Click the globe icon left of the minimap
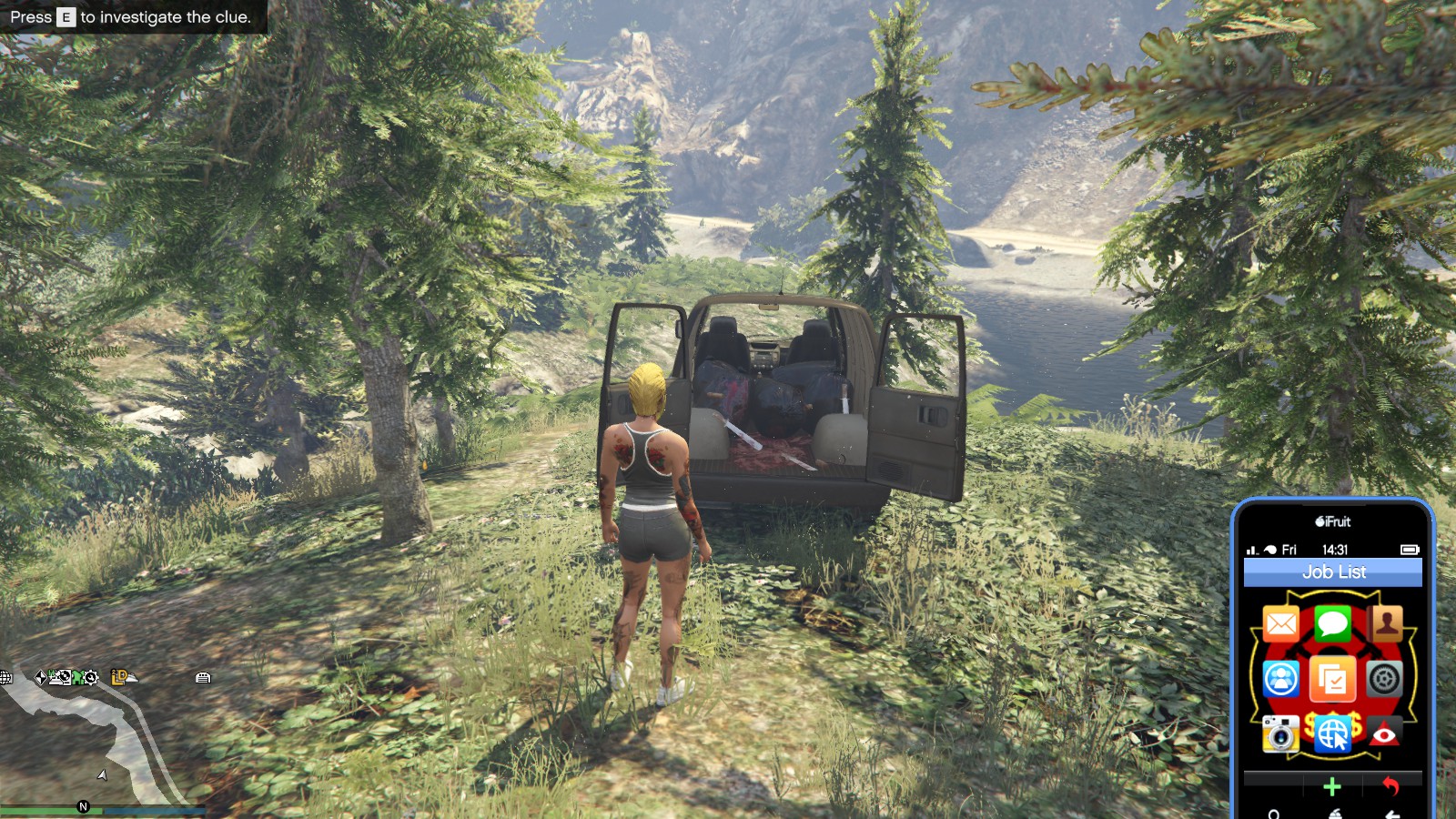 (5, 676)
